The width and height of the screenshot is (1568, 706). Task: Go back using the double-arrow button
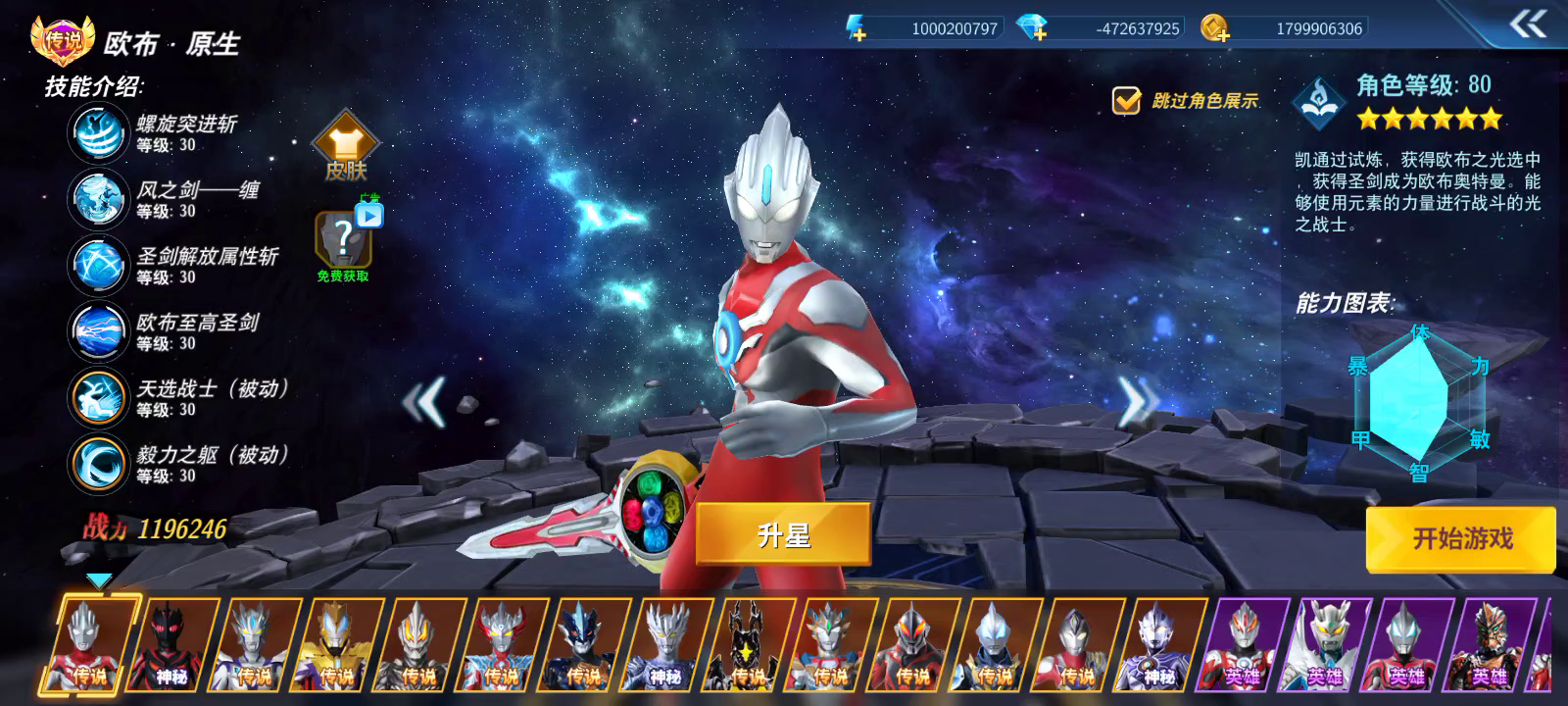point(1528,25)
